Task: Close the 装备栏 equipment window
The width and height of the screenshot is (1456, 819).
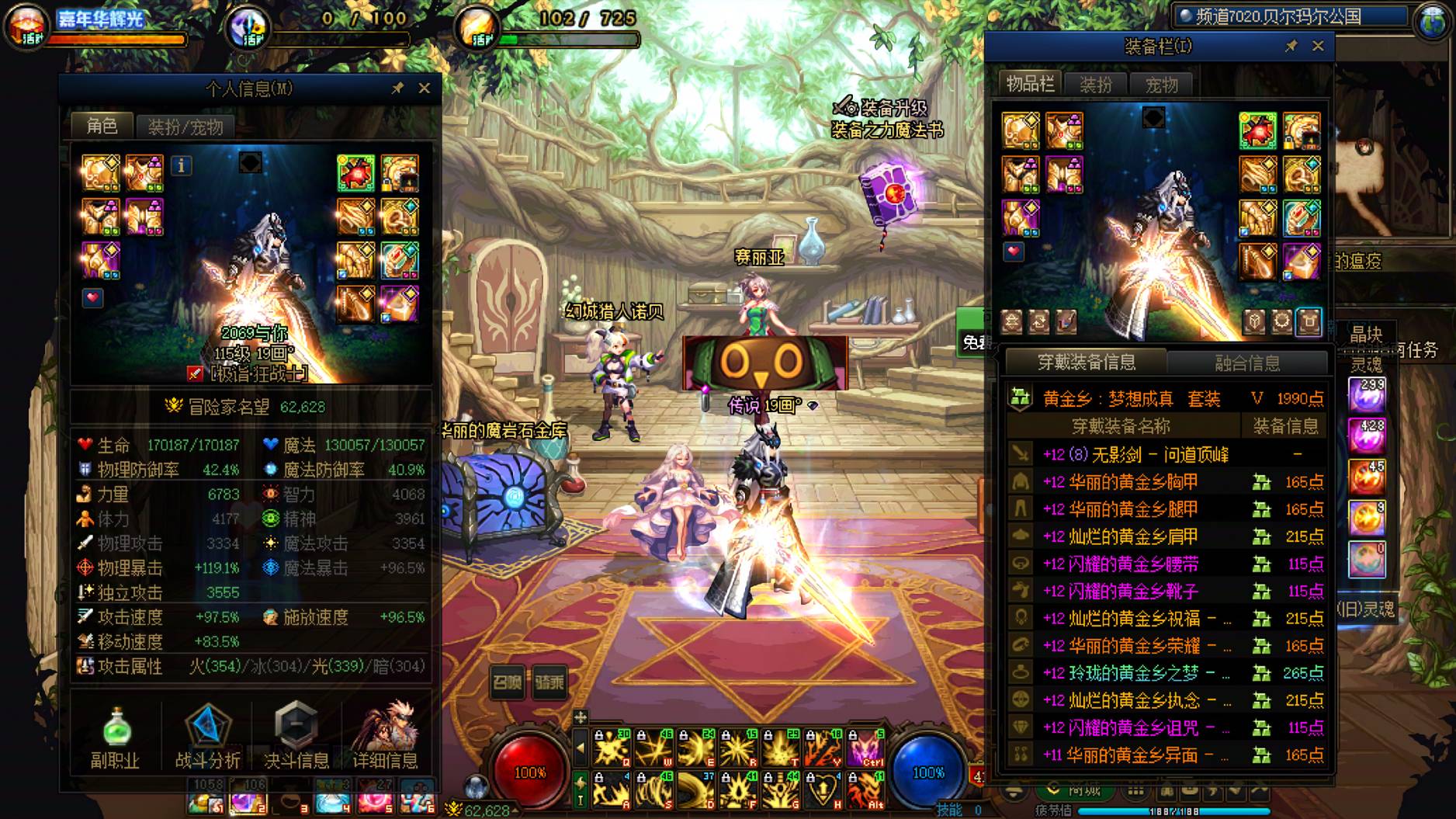Action: 1318,47
